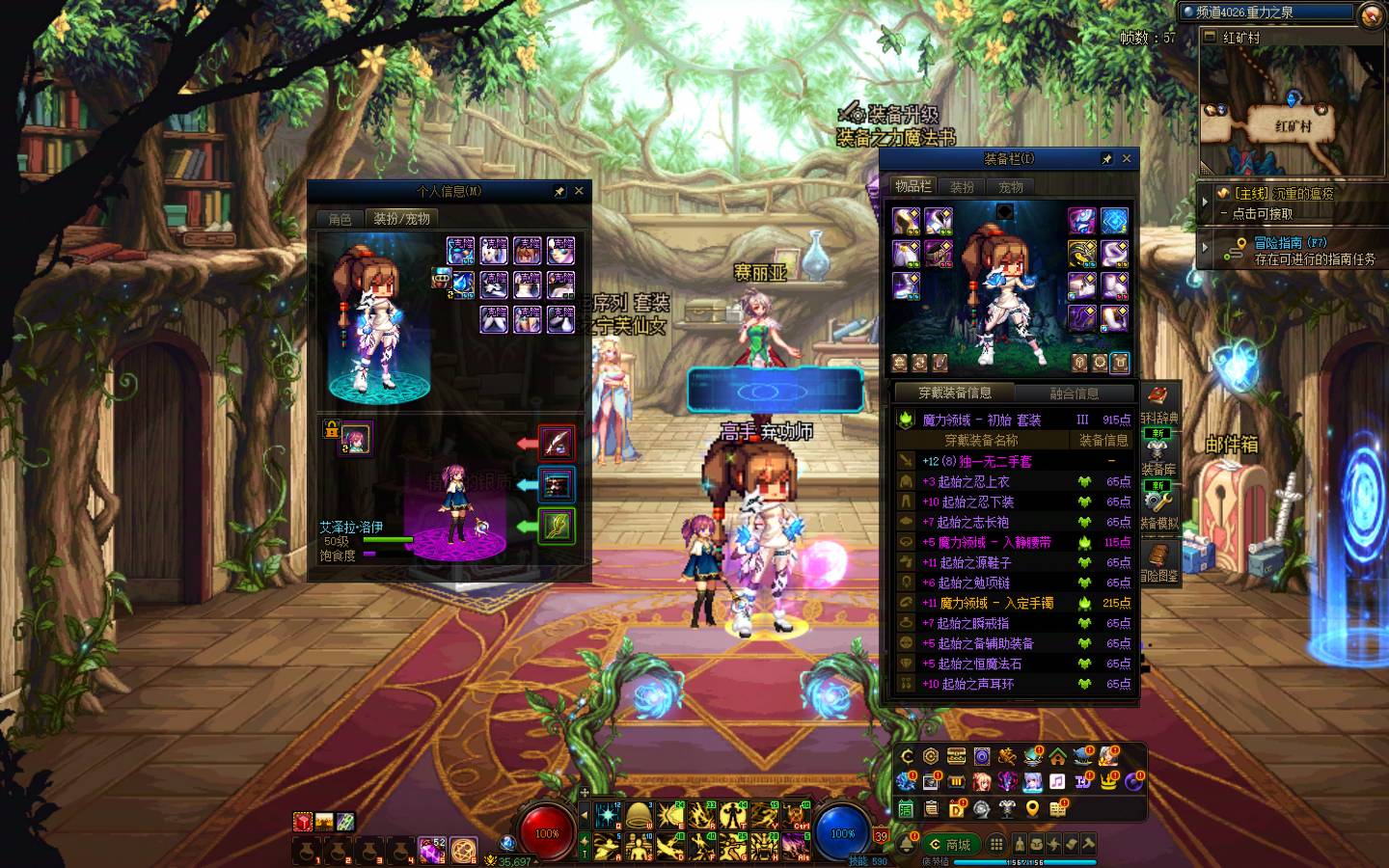Pin the 装备栏 window with the pushpin

1106,158
